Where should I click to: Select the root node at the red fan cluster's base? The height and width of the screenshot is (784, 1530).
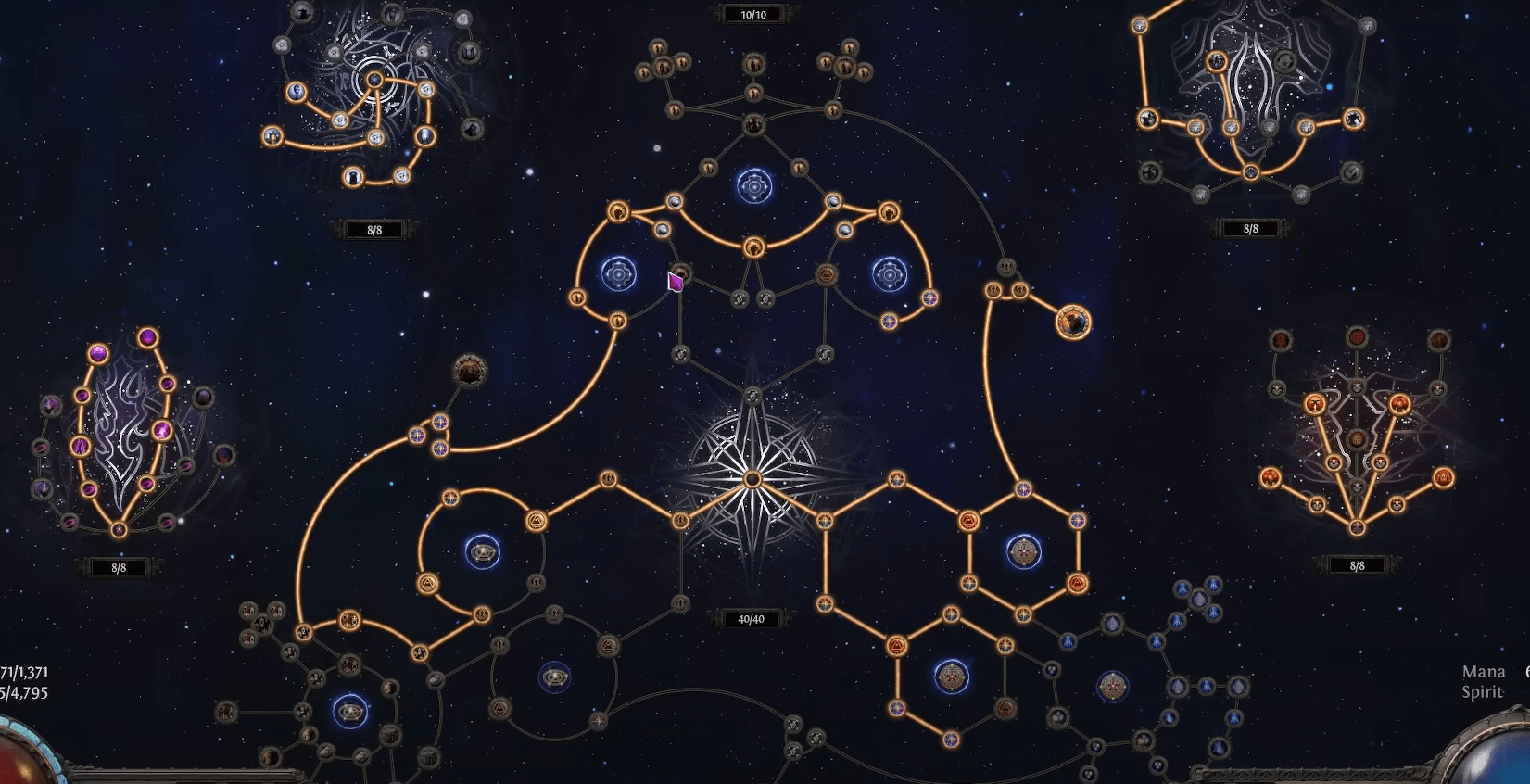click(1357, 527)
